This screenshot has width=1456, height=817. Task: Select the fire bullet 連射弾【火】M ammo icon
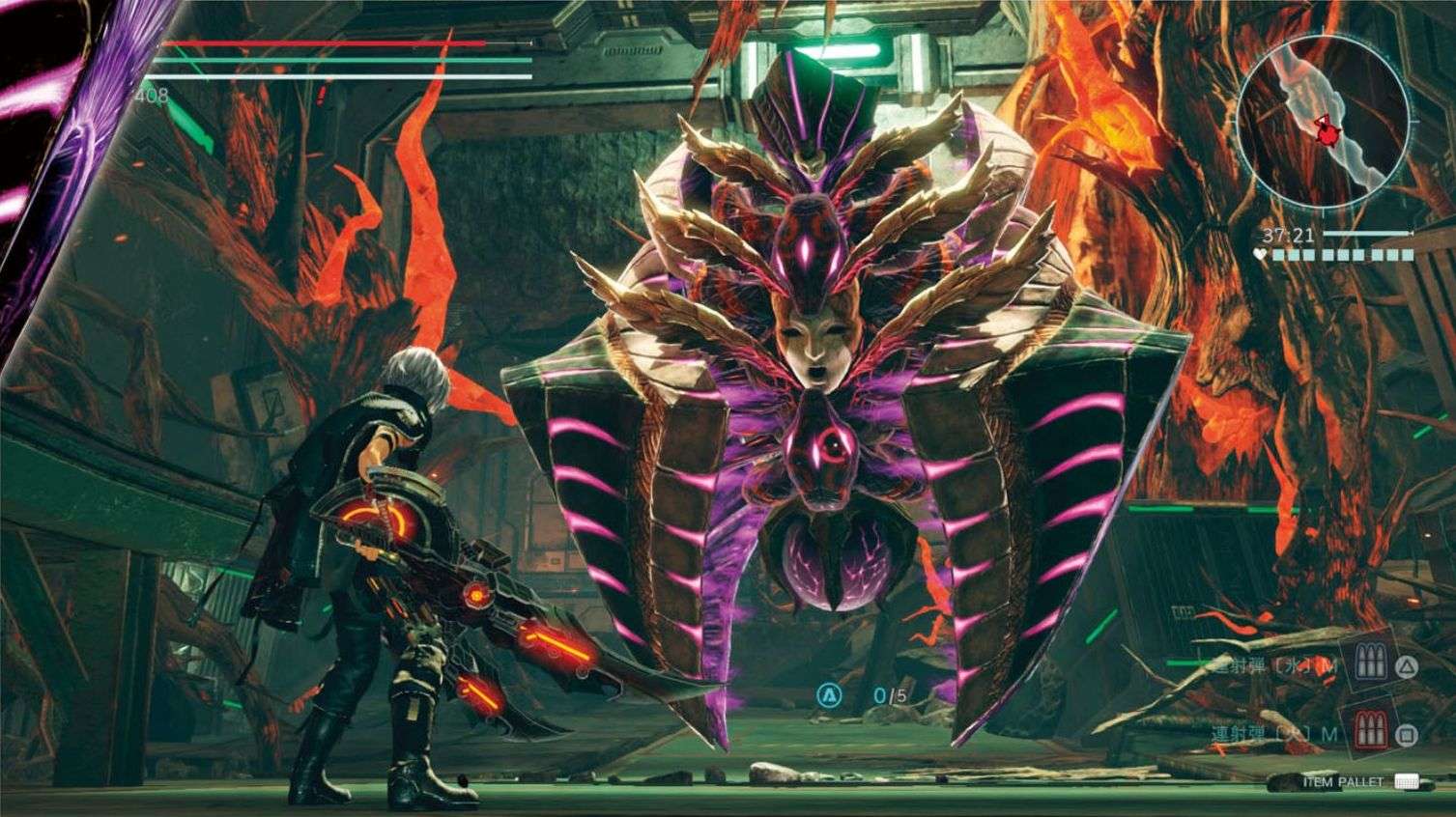tap(1370, 728)
